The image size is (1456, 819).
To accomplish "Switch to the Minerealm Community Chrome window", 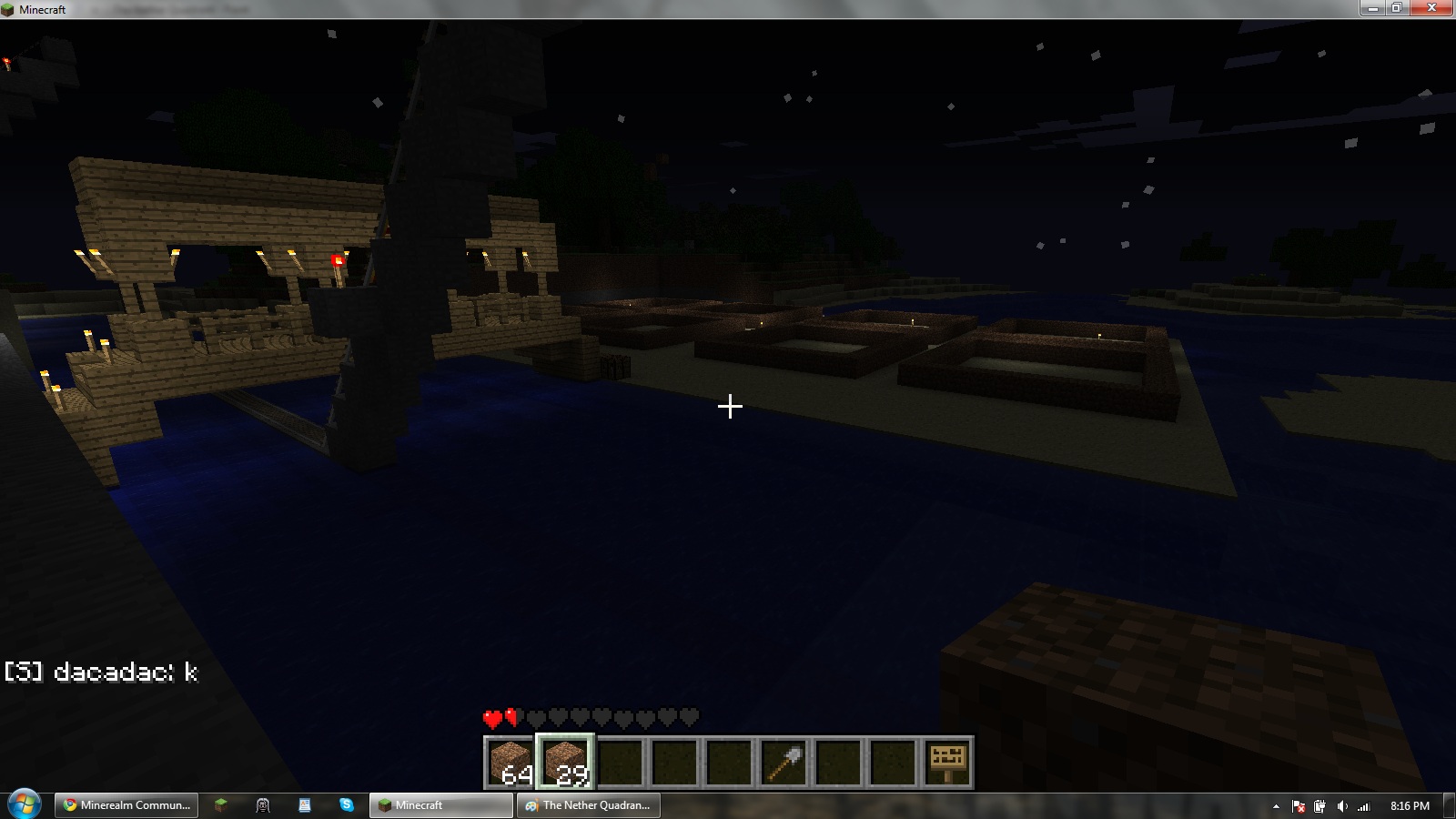I will click(x=126, y=805).
